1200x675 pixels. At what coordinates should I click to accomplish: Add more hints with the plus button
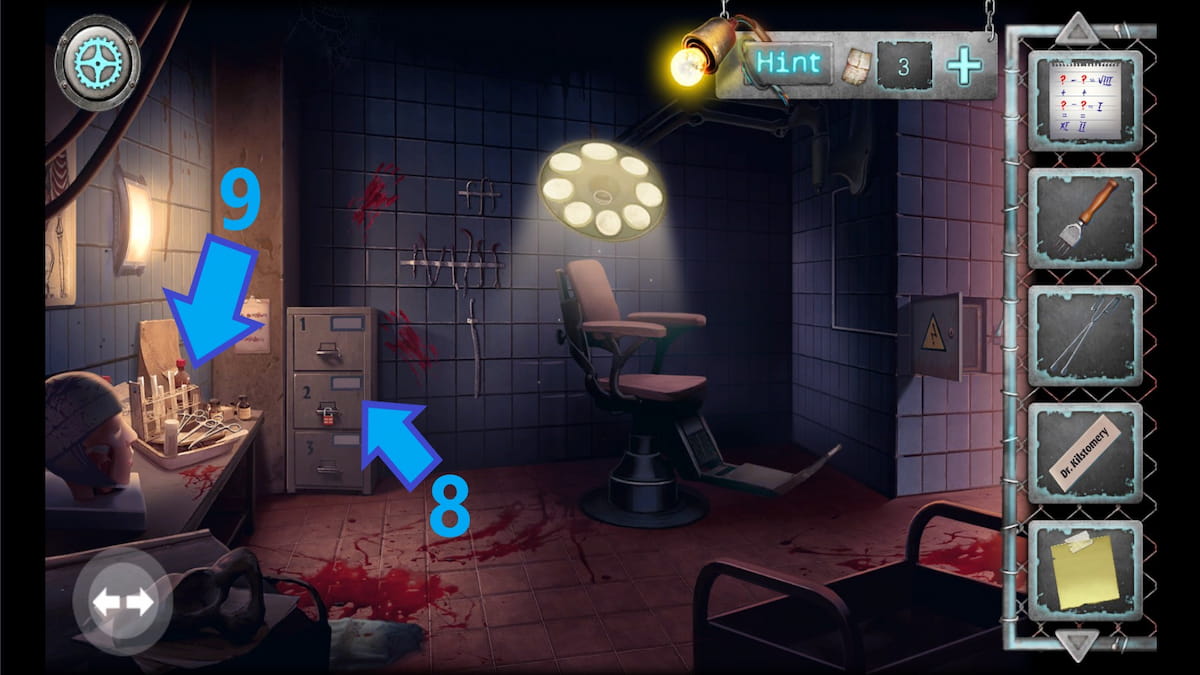[964, 65]
